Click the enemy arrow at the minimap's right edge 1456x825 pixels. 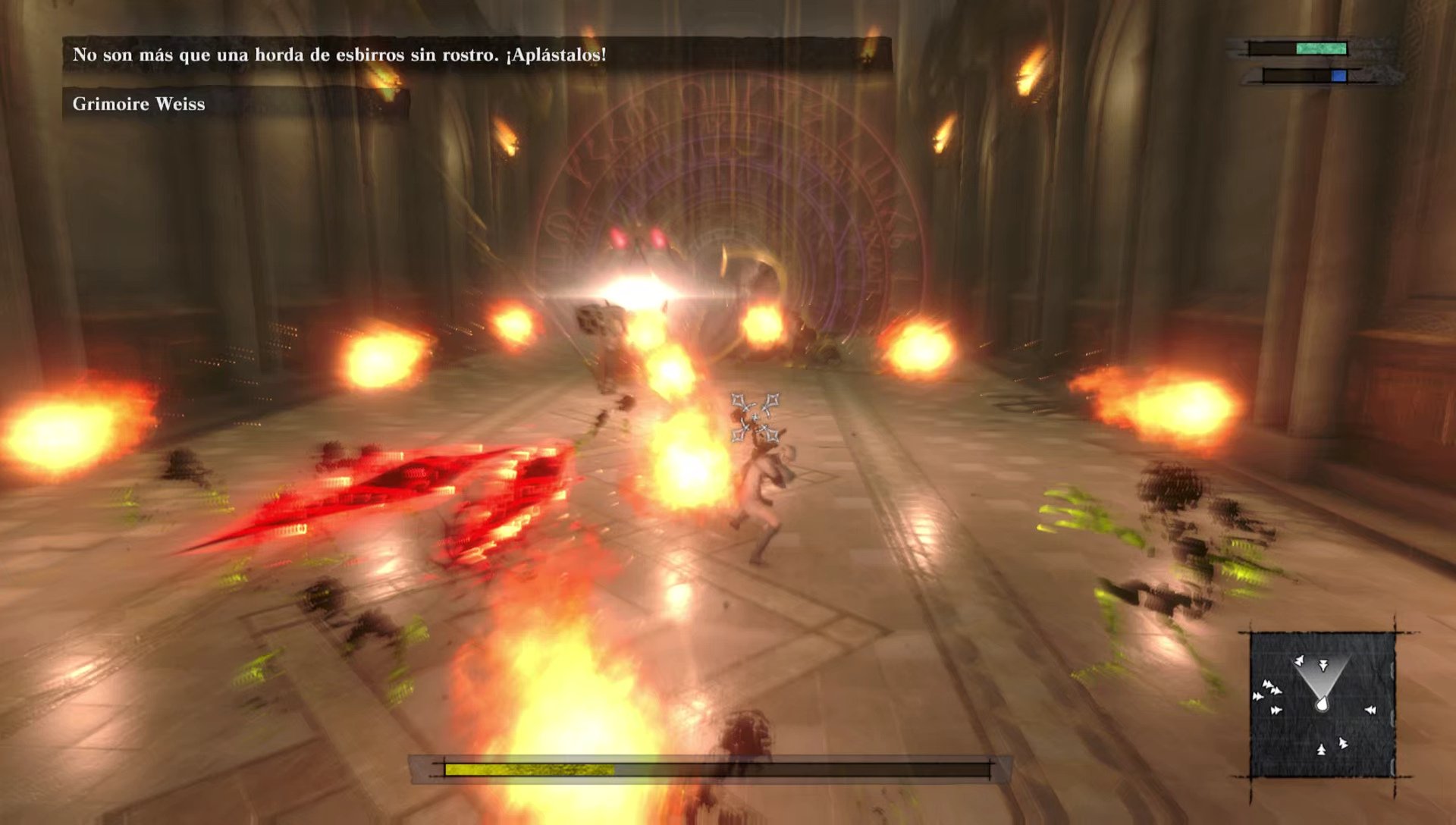[x=1370, y=710]
